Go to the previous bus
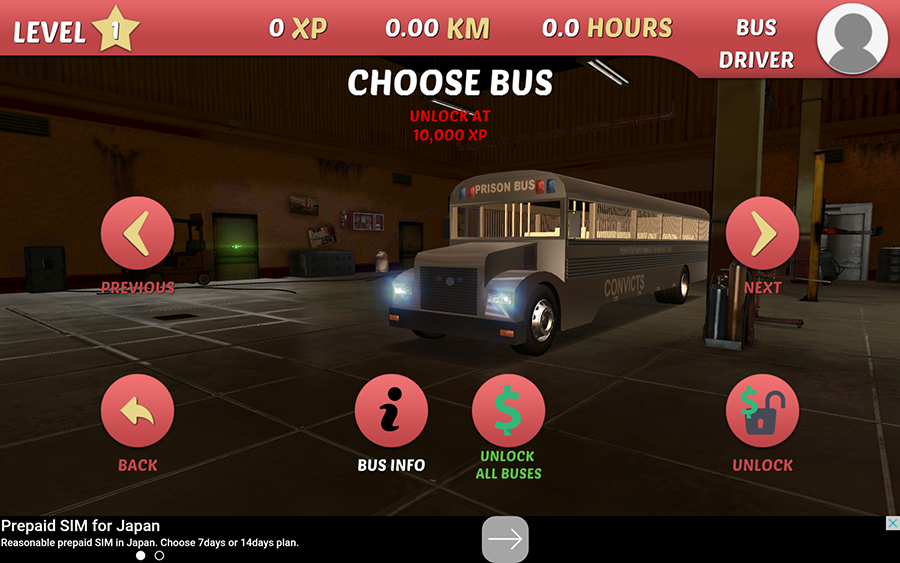The height and width of the screenshot is (563, 900). click(137, 234)
